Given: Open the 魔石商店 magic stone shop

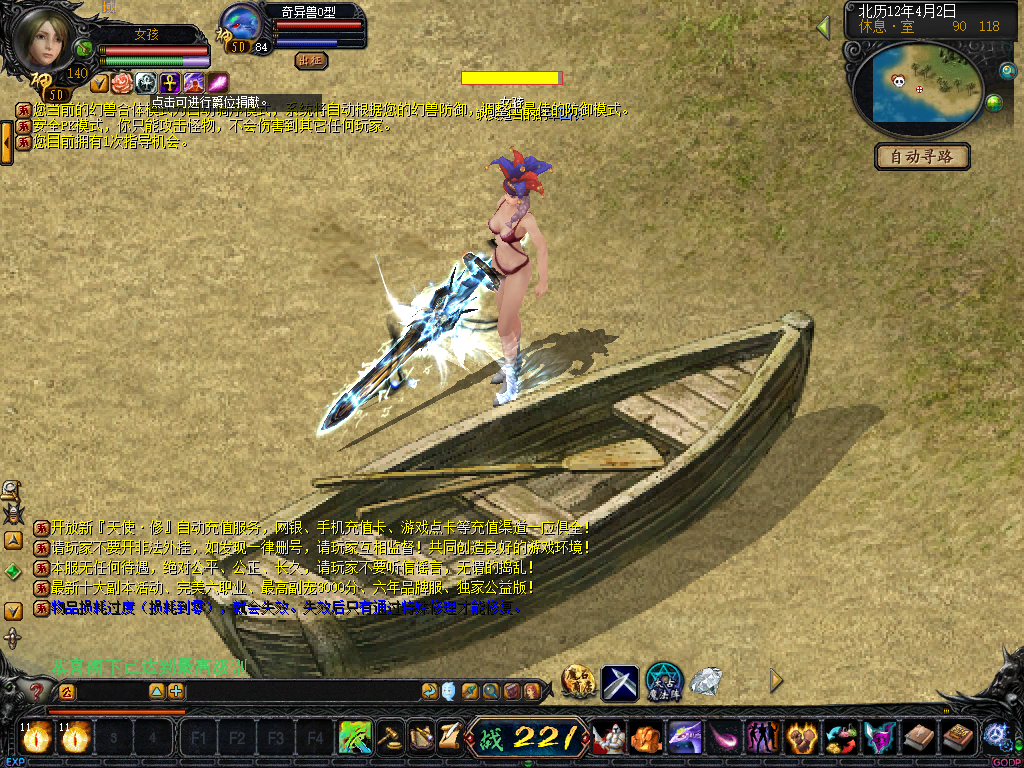Looking at the screenshot, I should point(578,682).
